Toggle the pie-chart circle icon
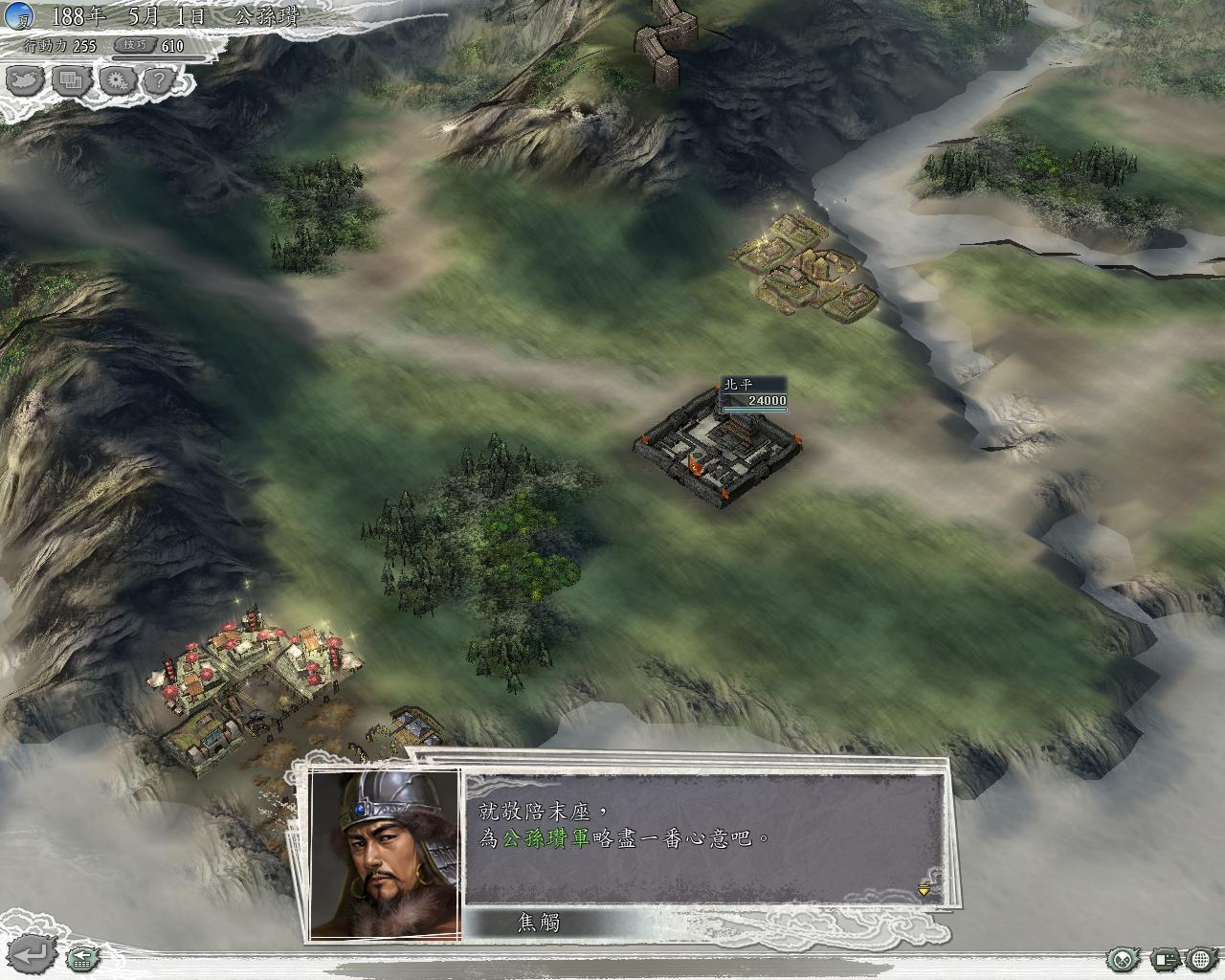This screenshot has width=1225, height=980. [x=1122, y=958]
